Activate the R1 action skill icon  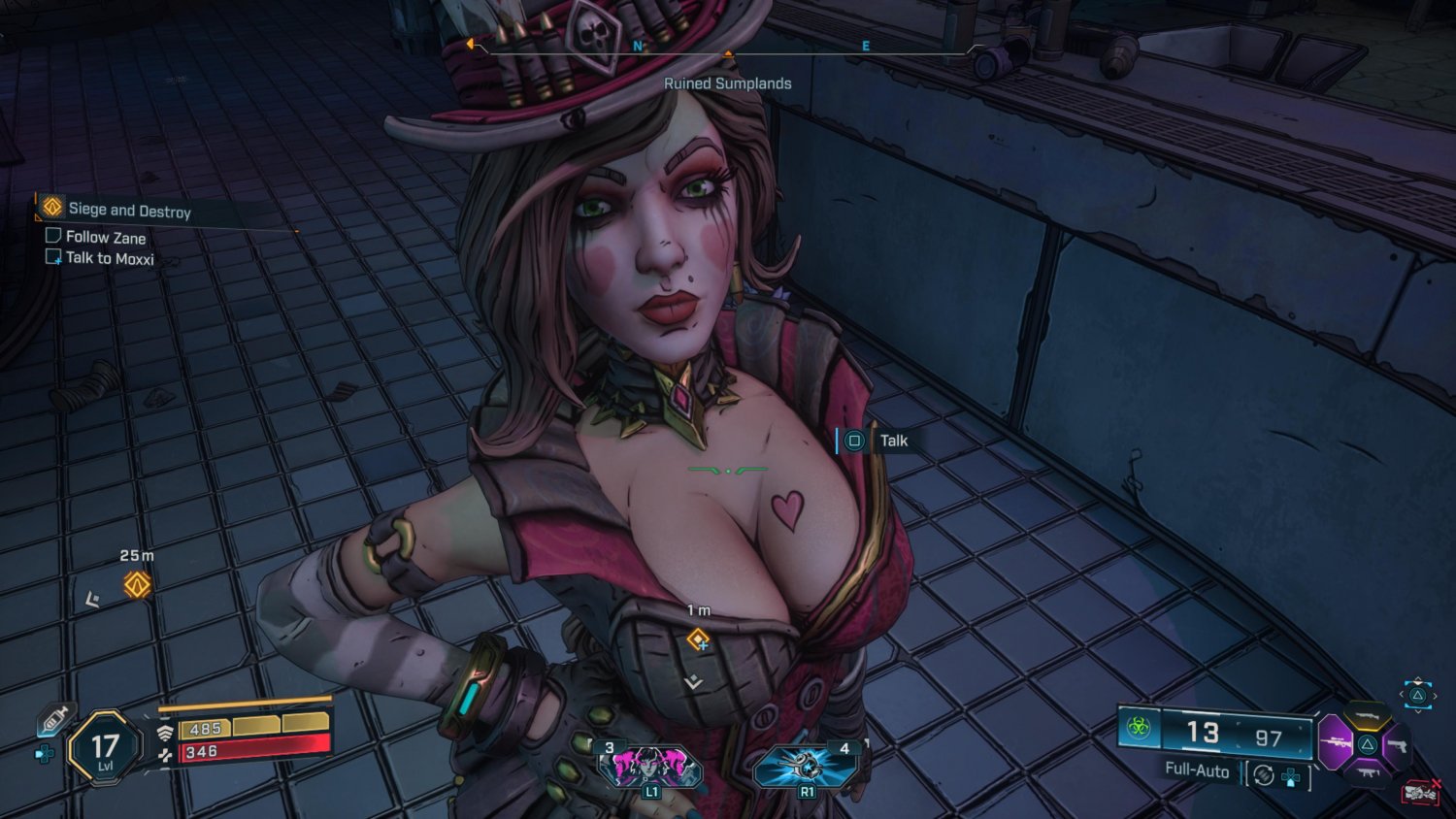click(806, 766)
